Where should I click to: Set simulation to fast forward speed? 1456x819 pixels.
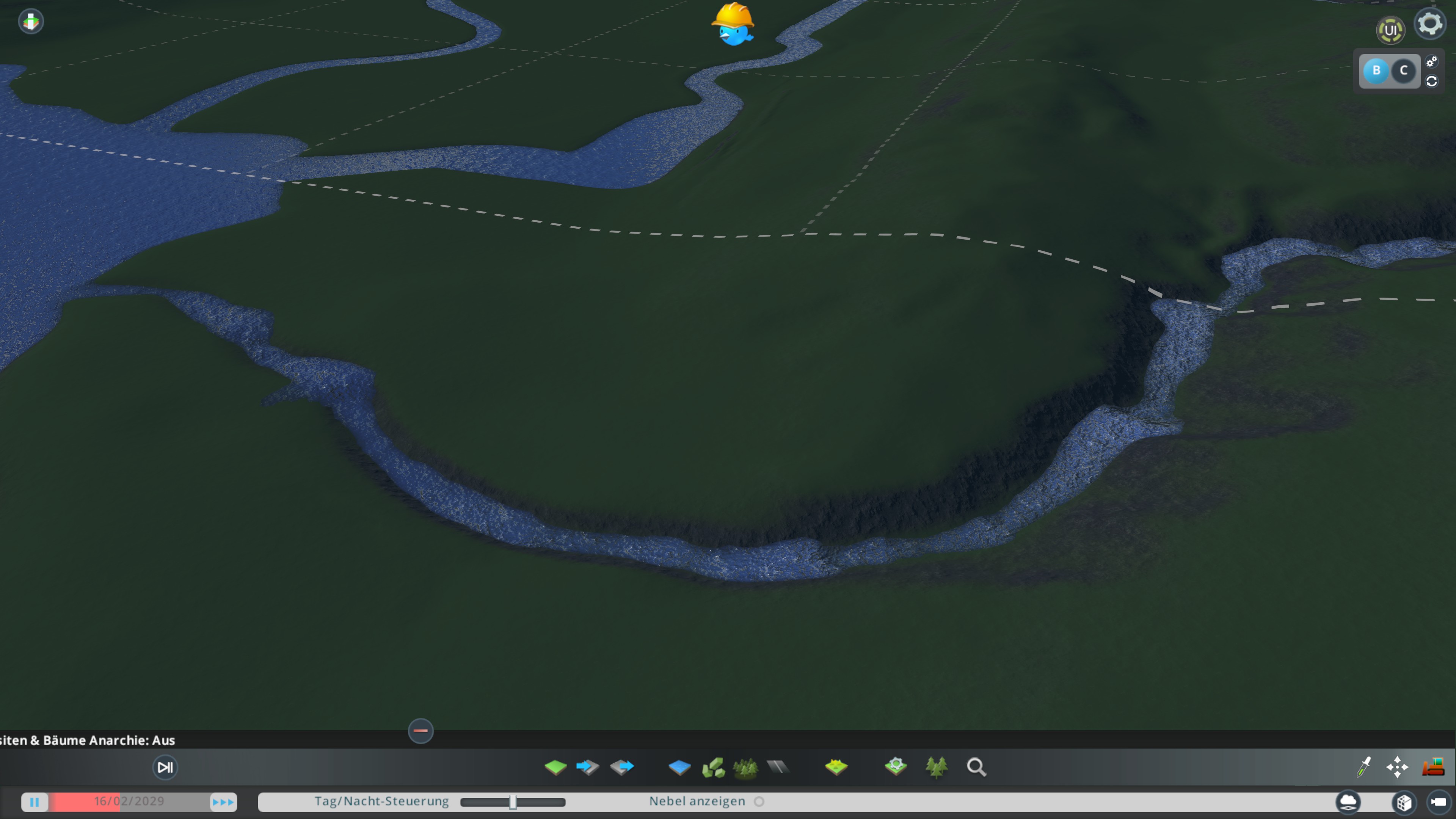pos(223,802)
